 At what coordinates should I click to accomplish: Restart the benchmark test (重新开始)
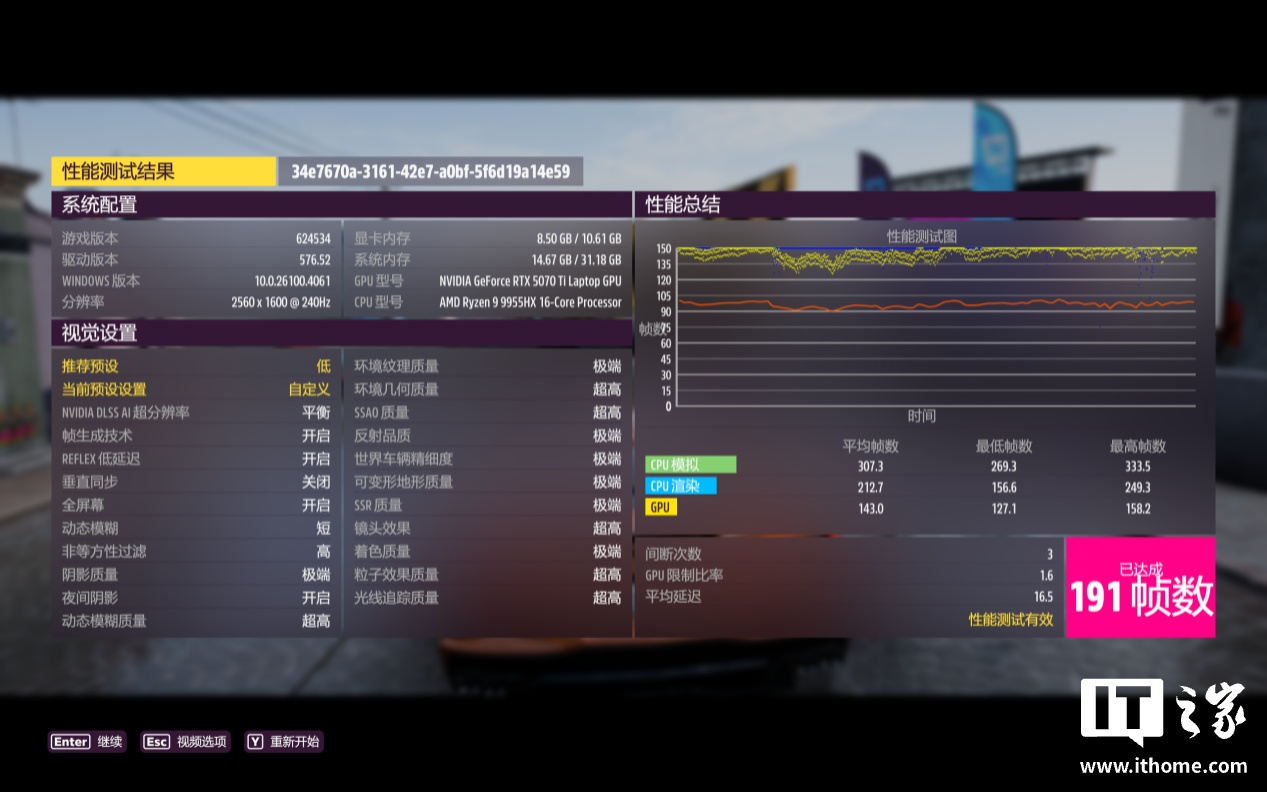pyautogui.click(x=284, y=742)
